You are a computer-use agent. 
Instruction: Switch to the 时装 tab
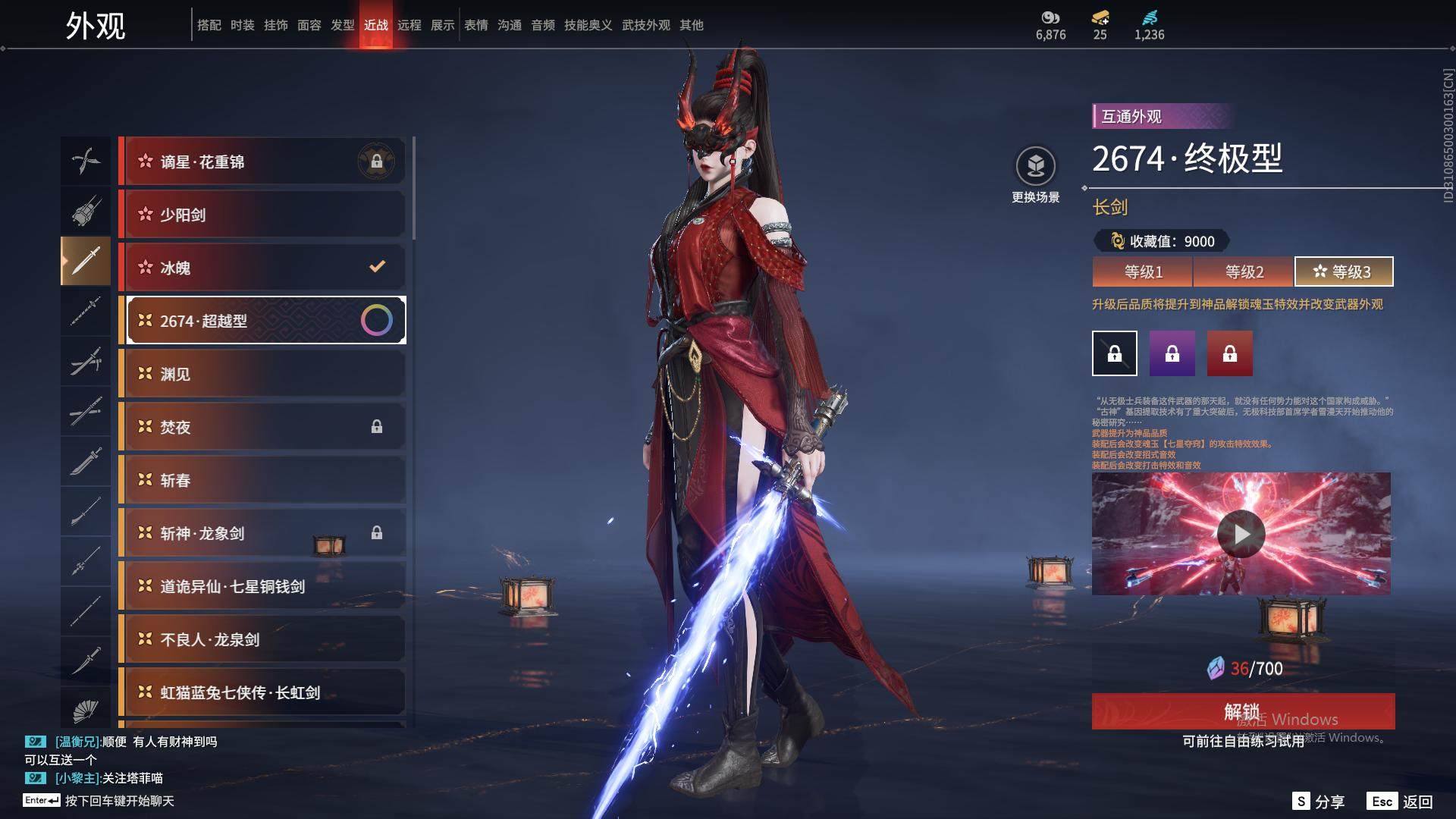coord(242,25)
